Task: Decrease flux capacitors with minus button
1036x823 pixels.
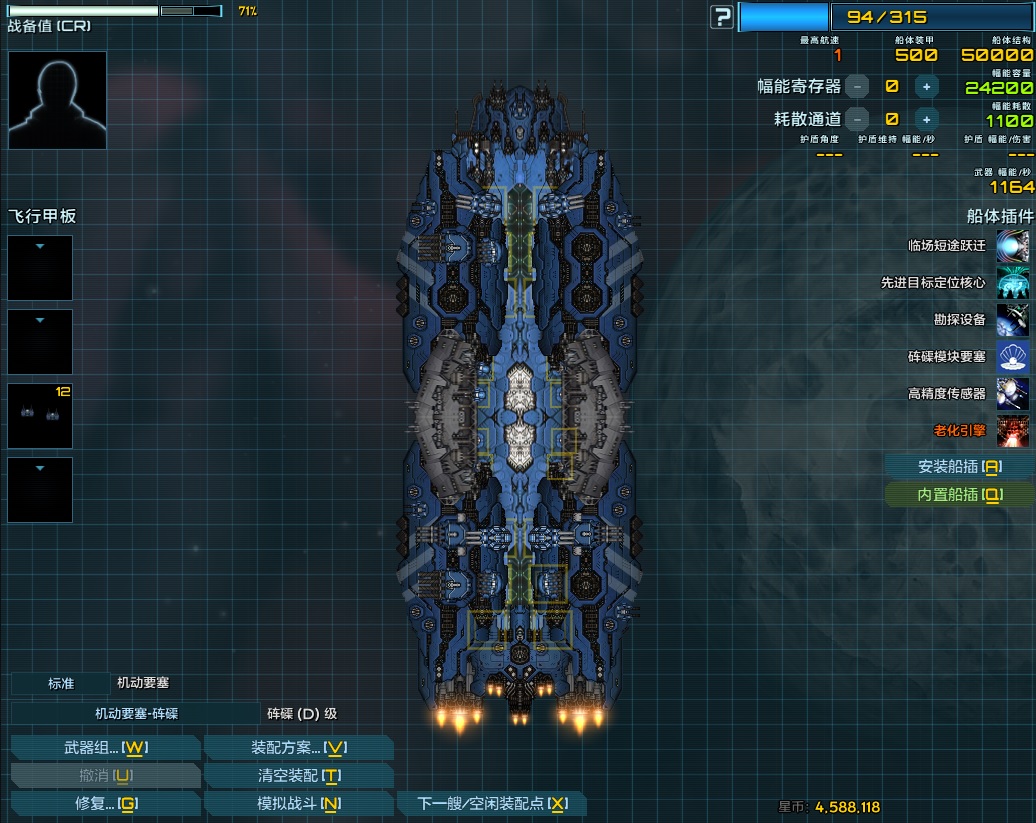Action: coord(857,87)
